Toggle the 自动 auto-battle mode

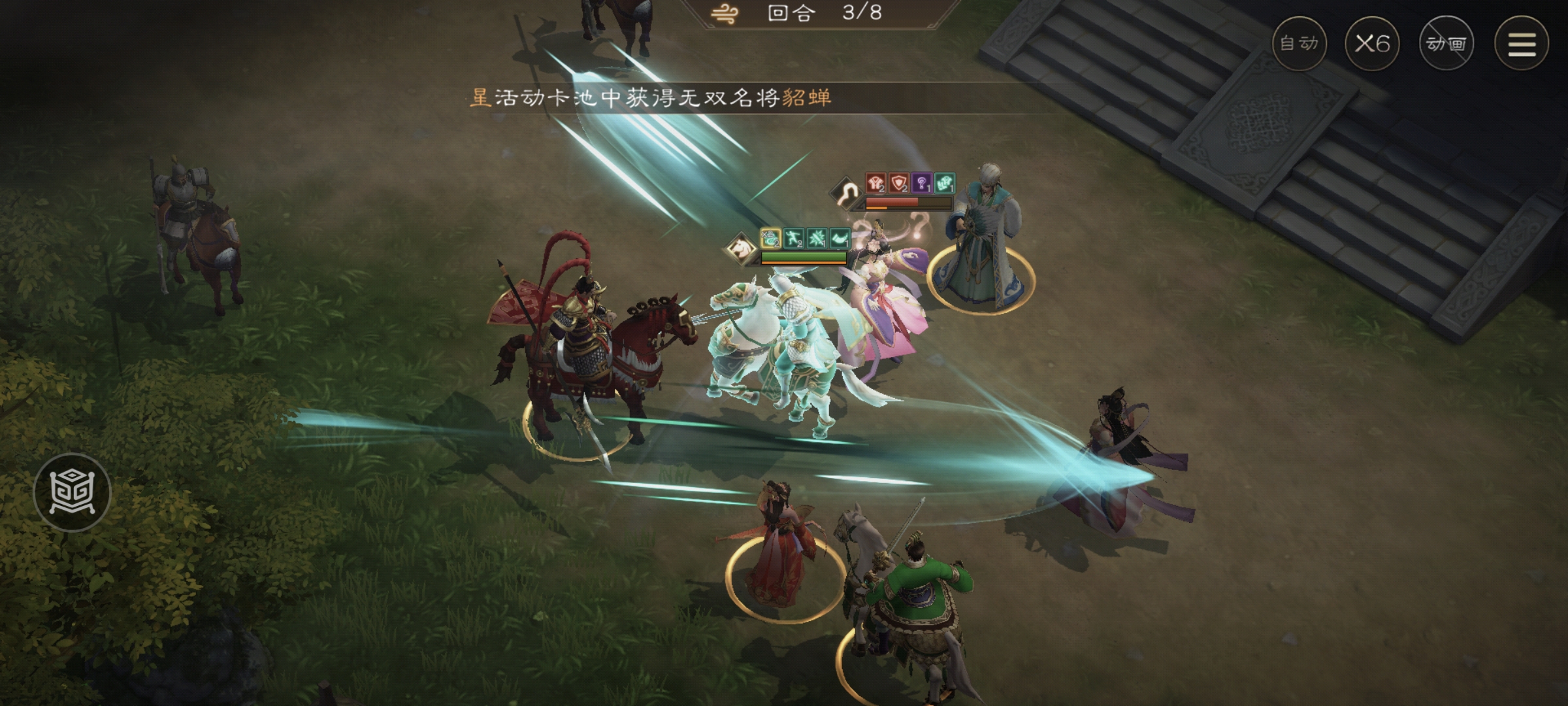pos(1300,44)
